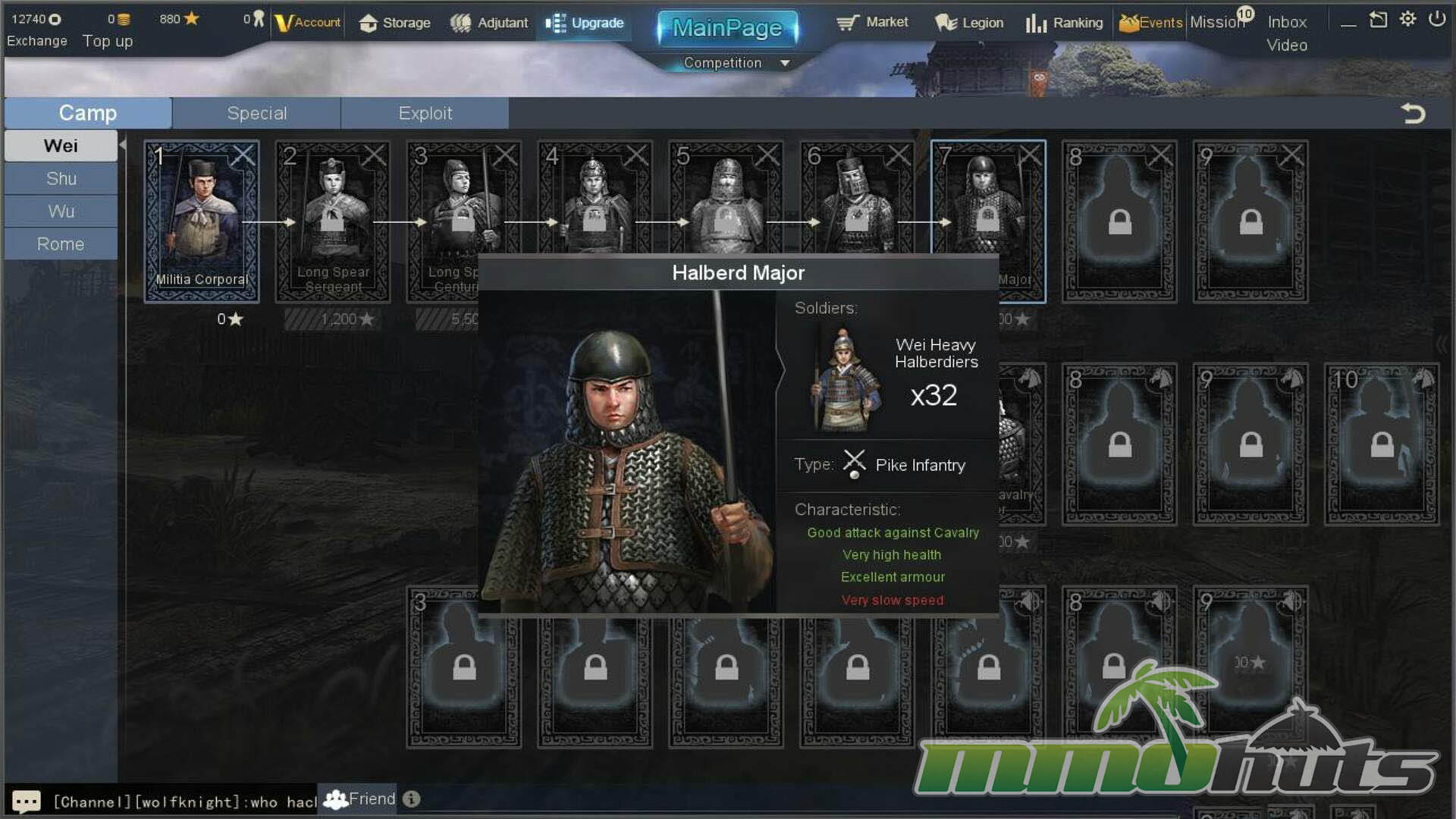
Task: Click the back arrow button
Action: (x=1413, y=114)
